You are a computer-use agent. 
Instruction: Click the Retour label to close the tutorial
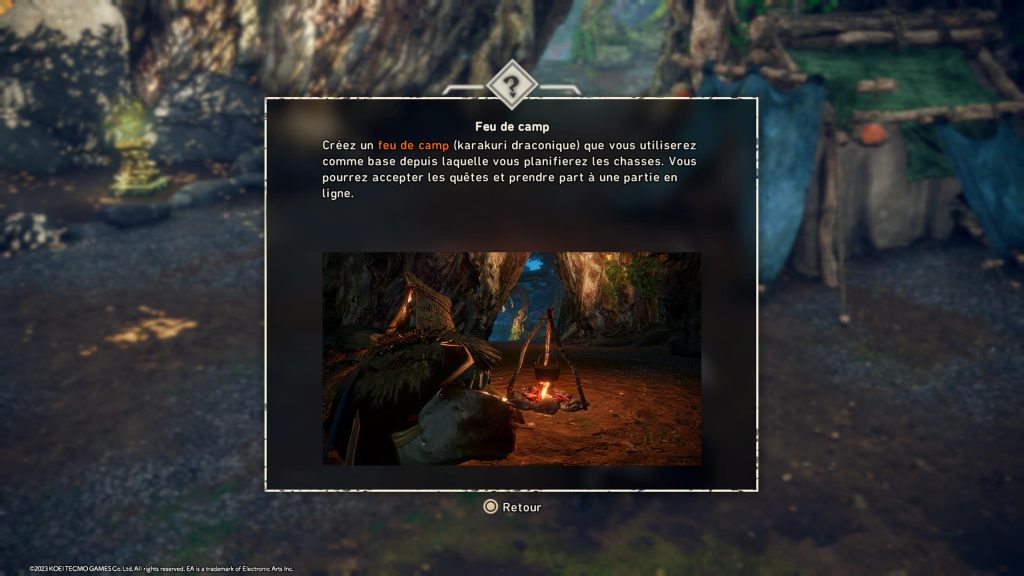(521, 507)
